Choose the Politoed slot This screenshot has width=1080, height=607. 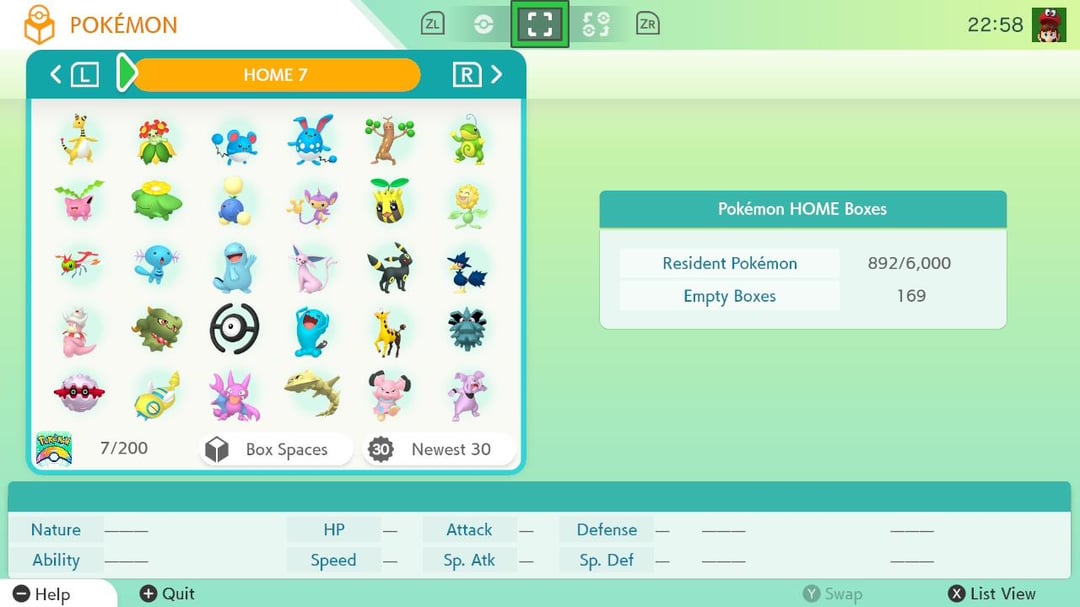click(467, 140)
